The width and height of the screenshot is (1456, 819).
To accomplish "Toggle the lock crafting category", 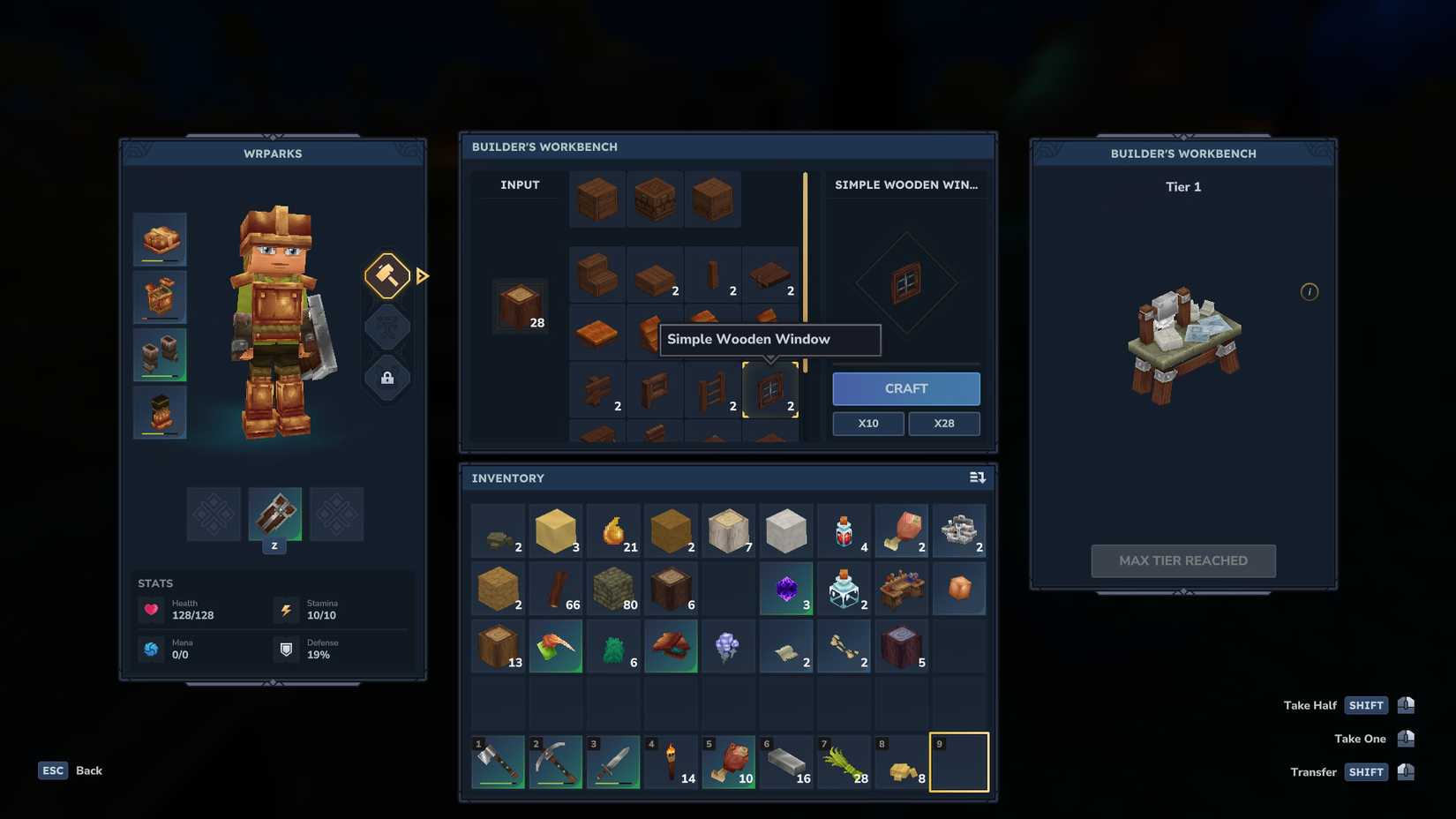I will pos(387,378).
